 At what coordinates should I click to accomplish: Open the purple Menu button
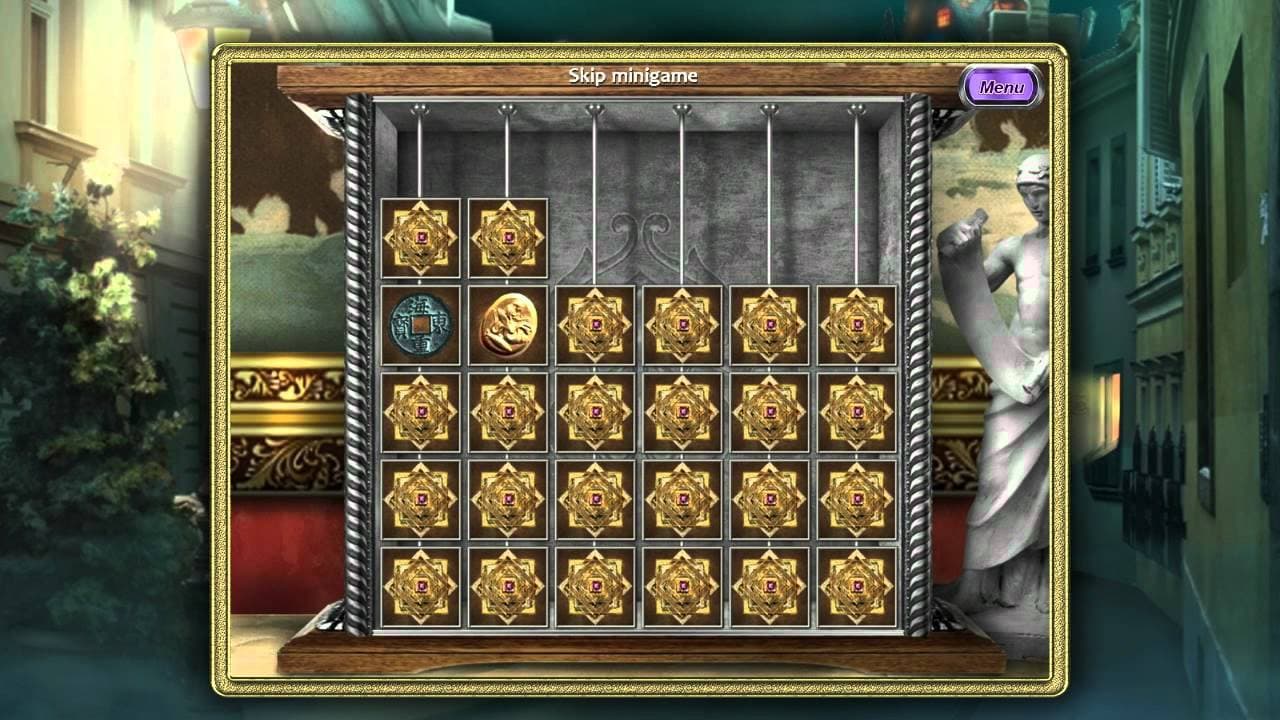tap(1001, 87)
